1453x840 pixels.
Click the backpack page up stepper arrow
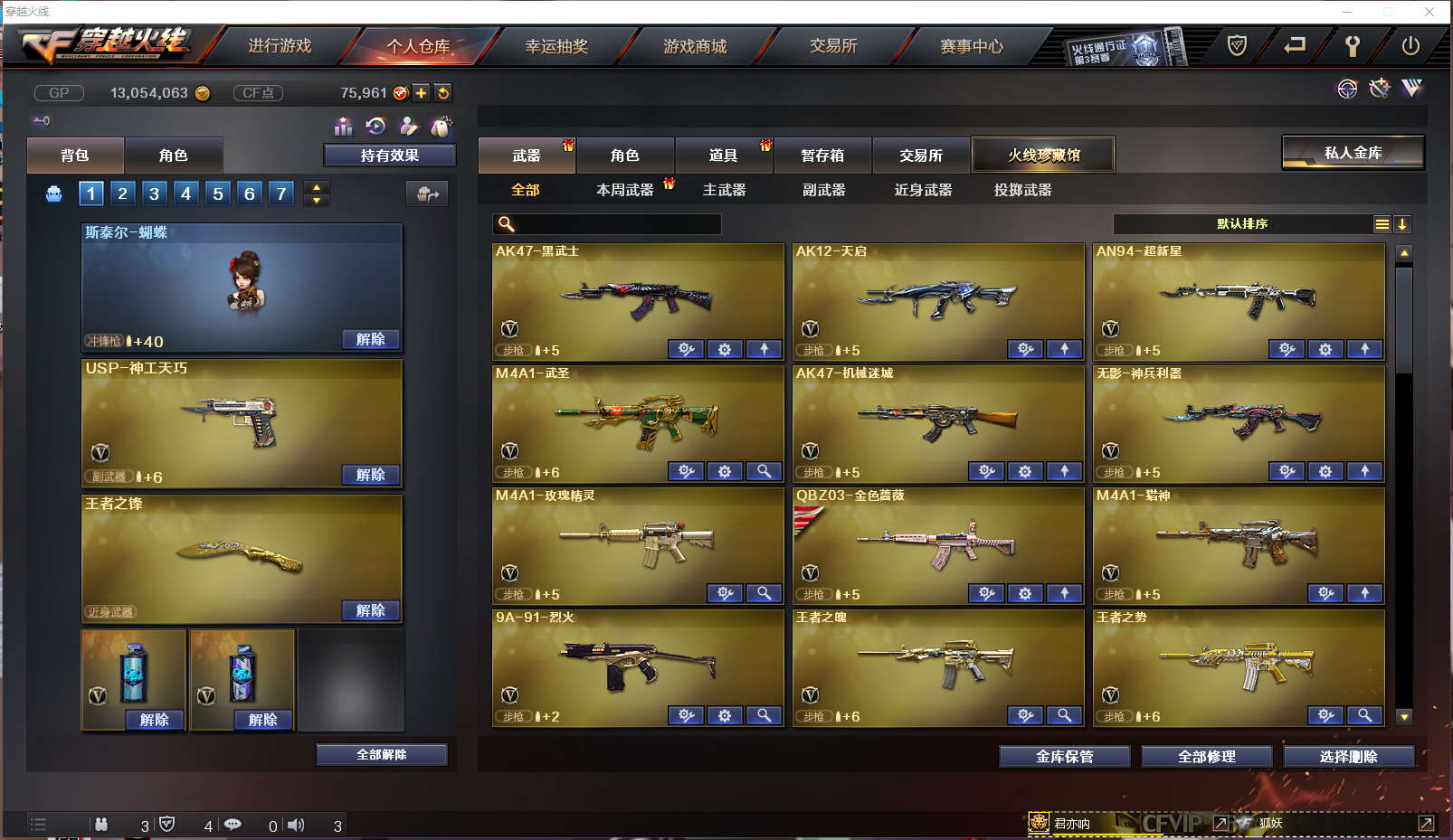coord(316,186)
